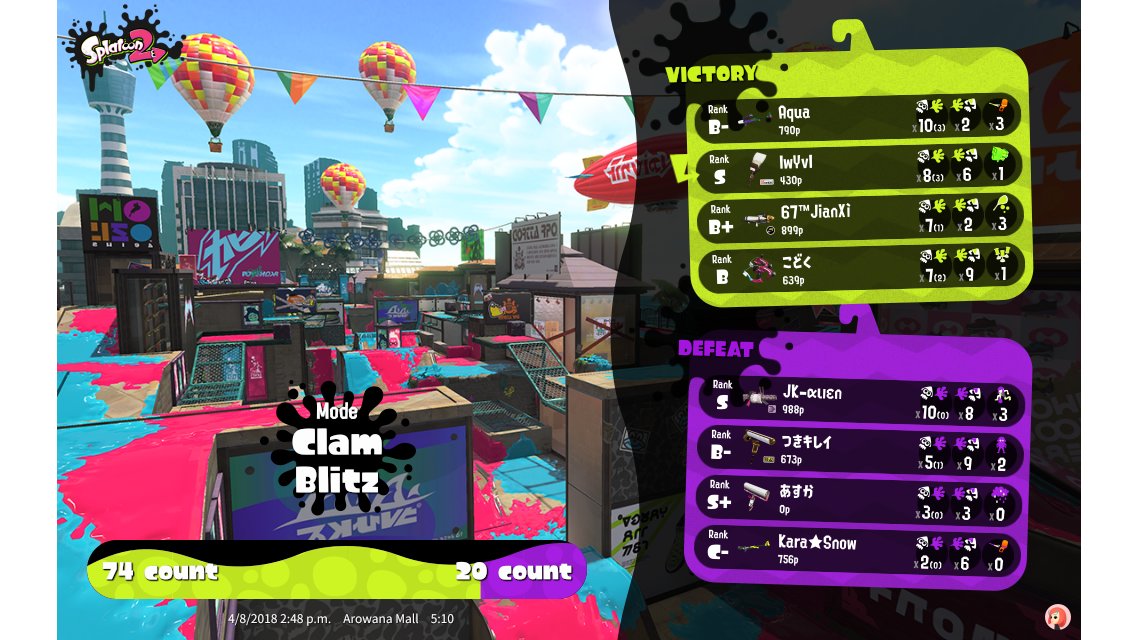The image size is (1138, 640).
Task: Open player IwYvI's result row
Action: pos(858,166)
